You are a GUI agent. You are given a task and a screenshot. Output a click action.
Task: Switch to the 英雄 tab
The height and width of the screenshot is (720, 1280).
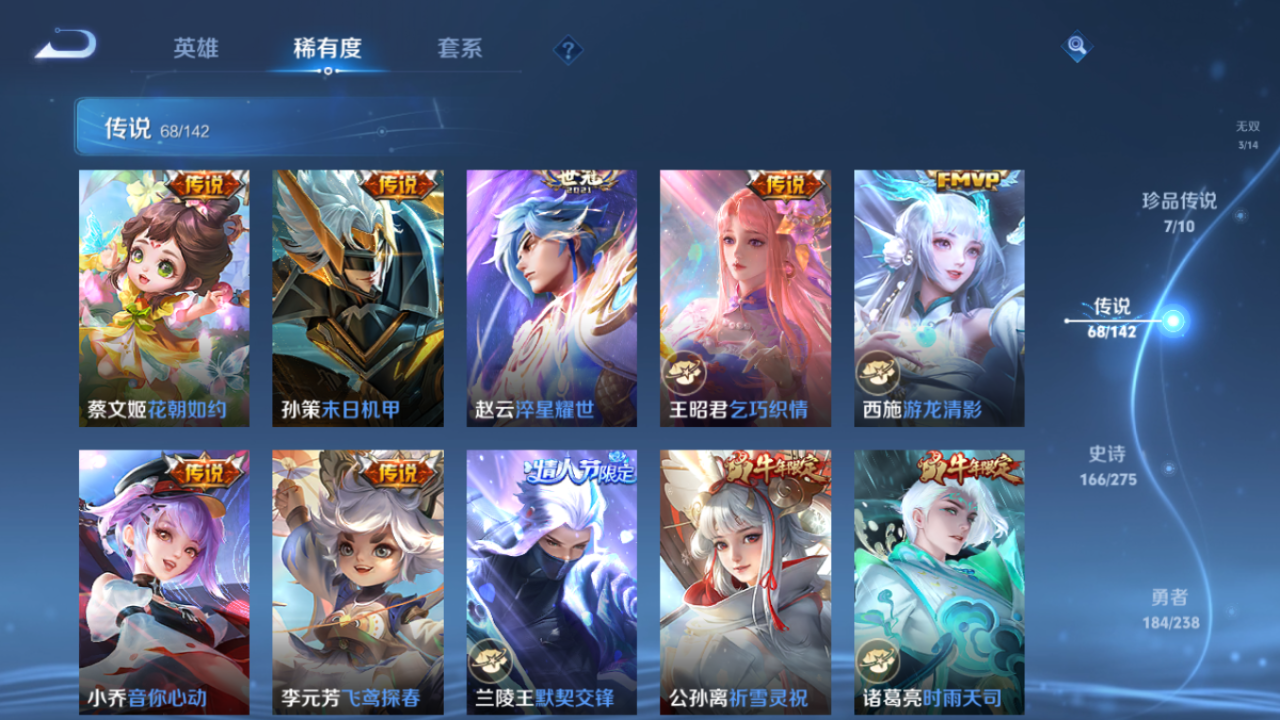[x=196, y=48]
